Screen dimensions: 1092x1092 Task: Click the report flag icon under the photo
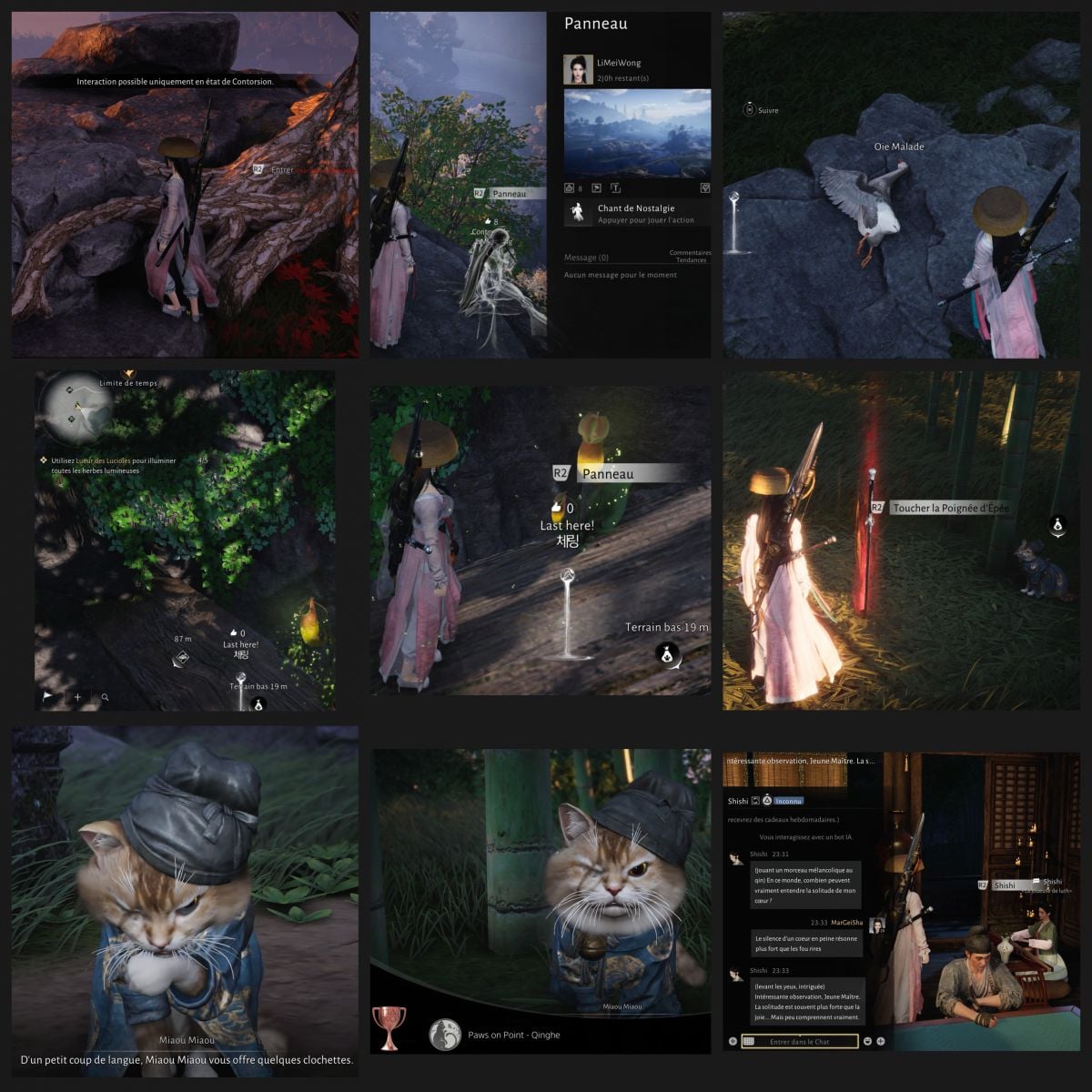click(596, 188)
